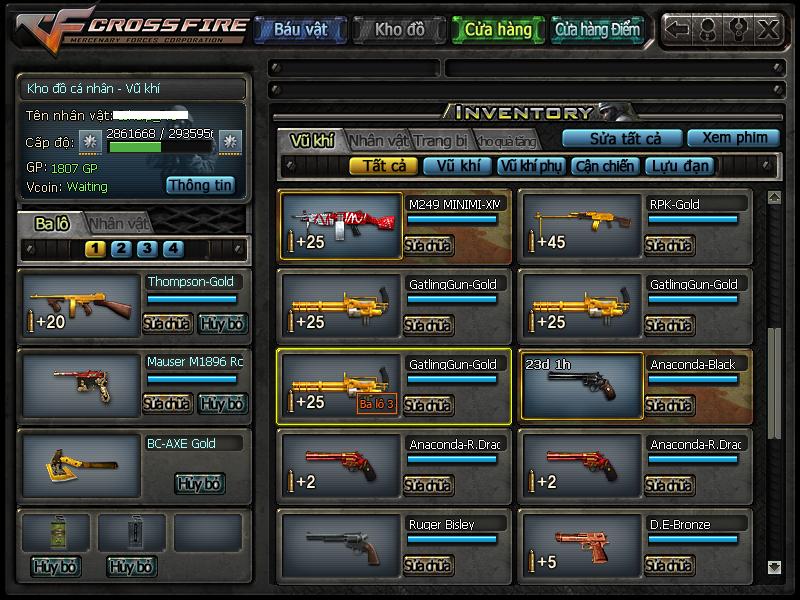The height and width of the screenshot is (600, 800).
Task: Filter inventory by Cận chiến
Action: [604, 166]
